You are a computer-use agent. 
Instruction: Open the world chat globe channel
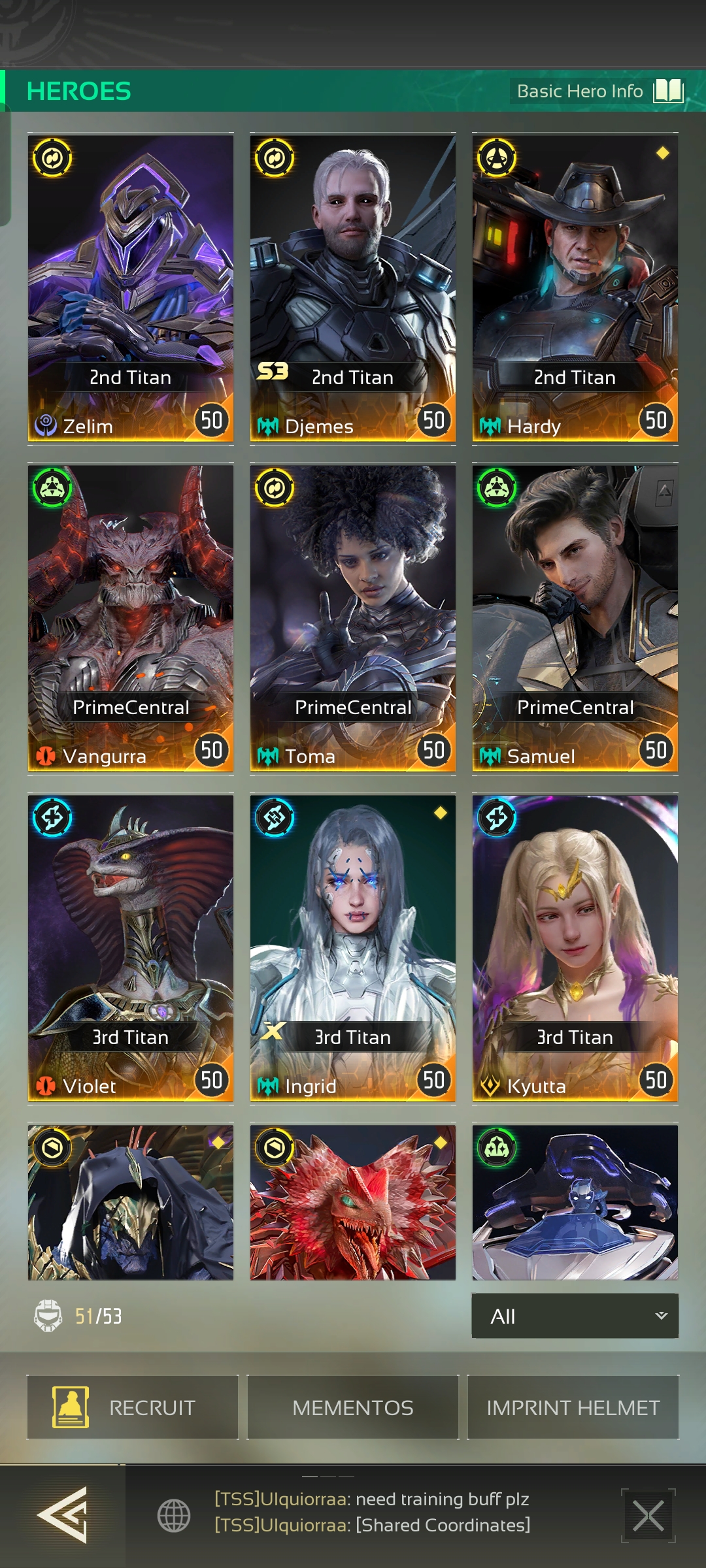[174, 1515]
